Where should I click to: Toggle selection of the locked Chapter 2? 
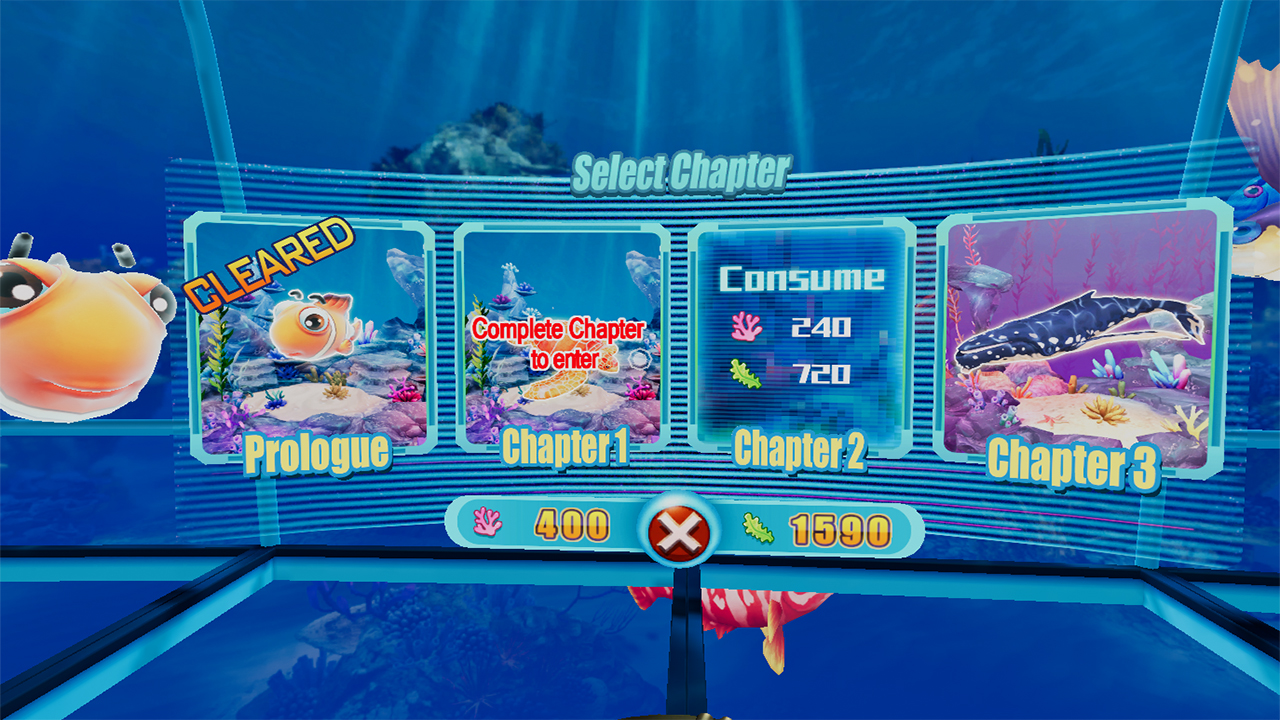(x=795, y=330)
